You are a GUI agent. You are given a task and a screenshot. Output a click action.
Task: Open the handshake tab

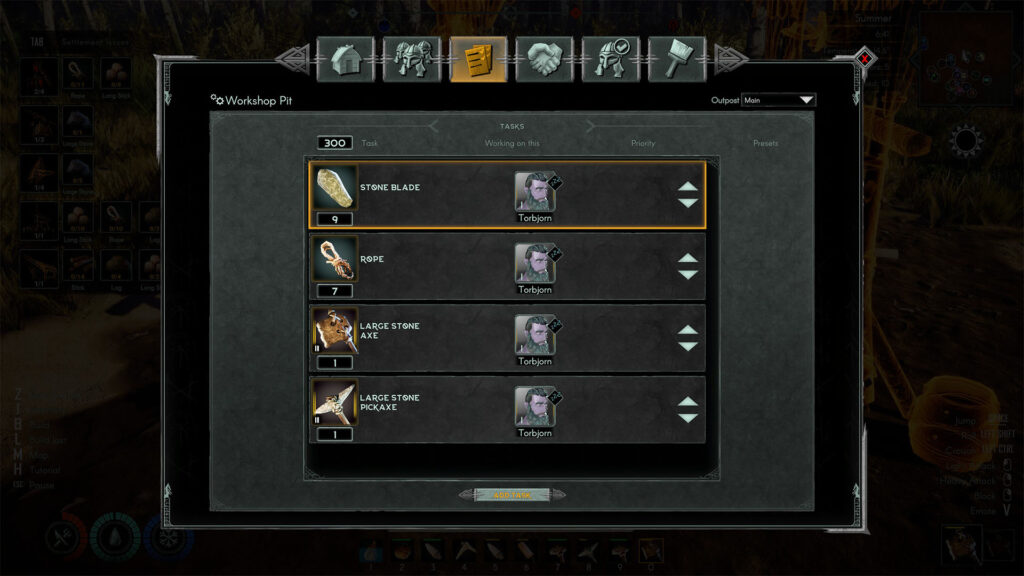coord(544,59)
